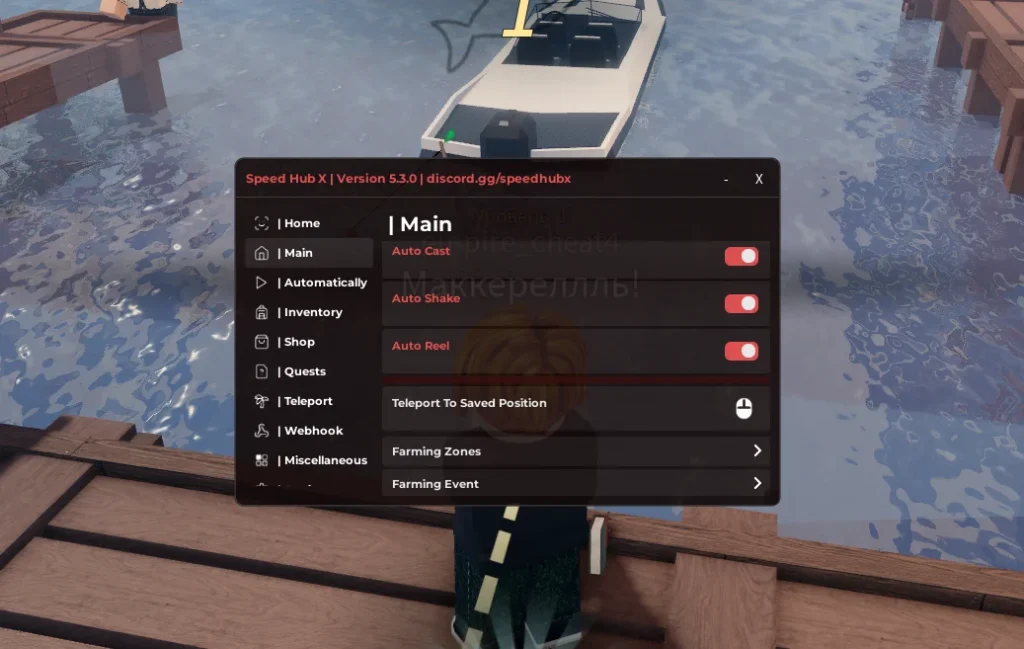The width and height of the screenshot is (1024, 649).
Task: Disable the Auto Reel toggle
Action: 741,351
